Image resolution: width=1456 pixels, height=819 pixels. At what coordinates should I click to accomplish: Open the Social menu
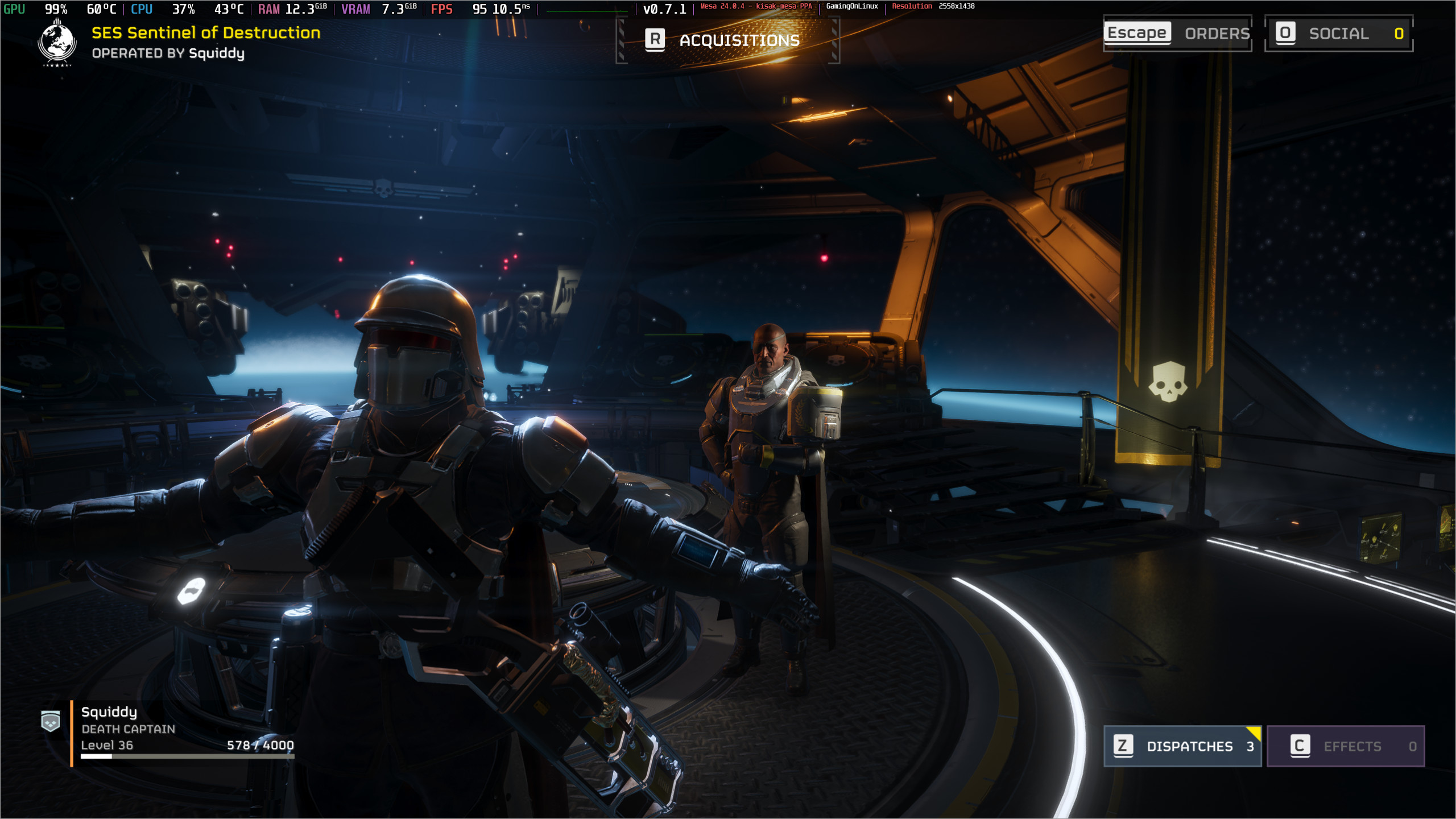point(1338,34)
